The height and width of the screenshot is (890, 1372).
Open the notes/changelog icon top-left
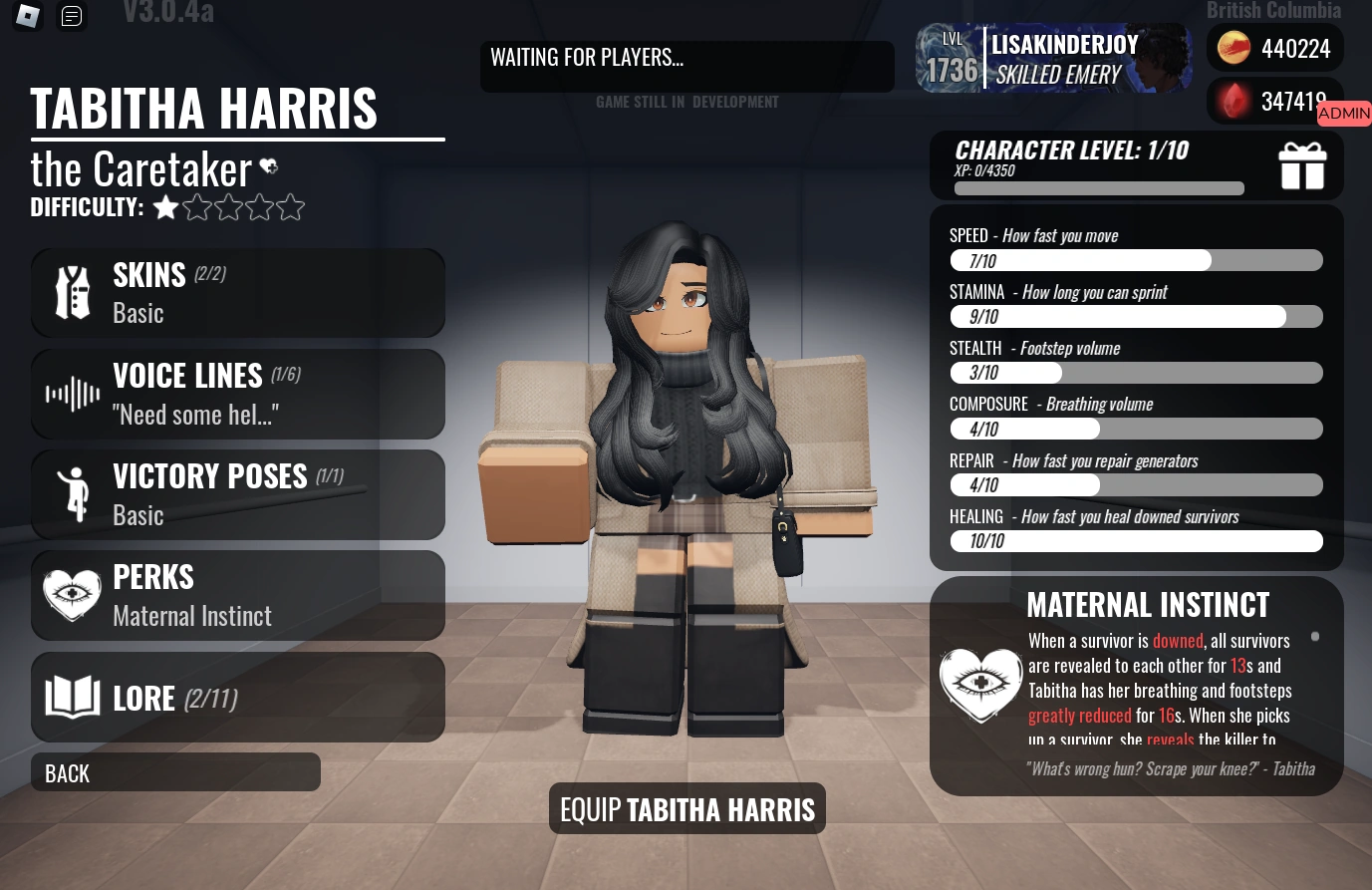[71, 16]
